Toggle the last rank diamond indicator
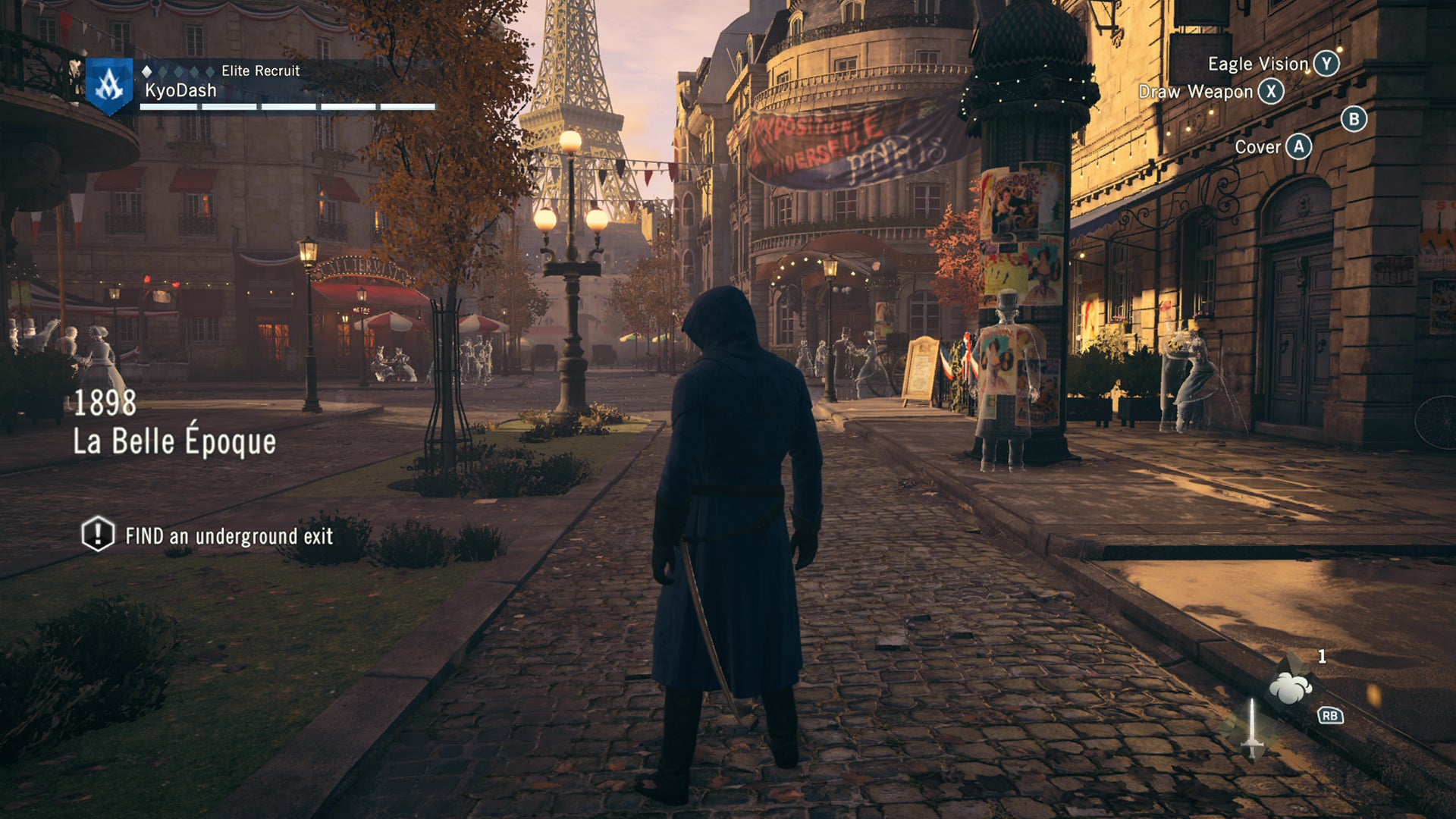The width and height of the screenshot is (1456, 819). pos(210,71)
